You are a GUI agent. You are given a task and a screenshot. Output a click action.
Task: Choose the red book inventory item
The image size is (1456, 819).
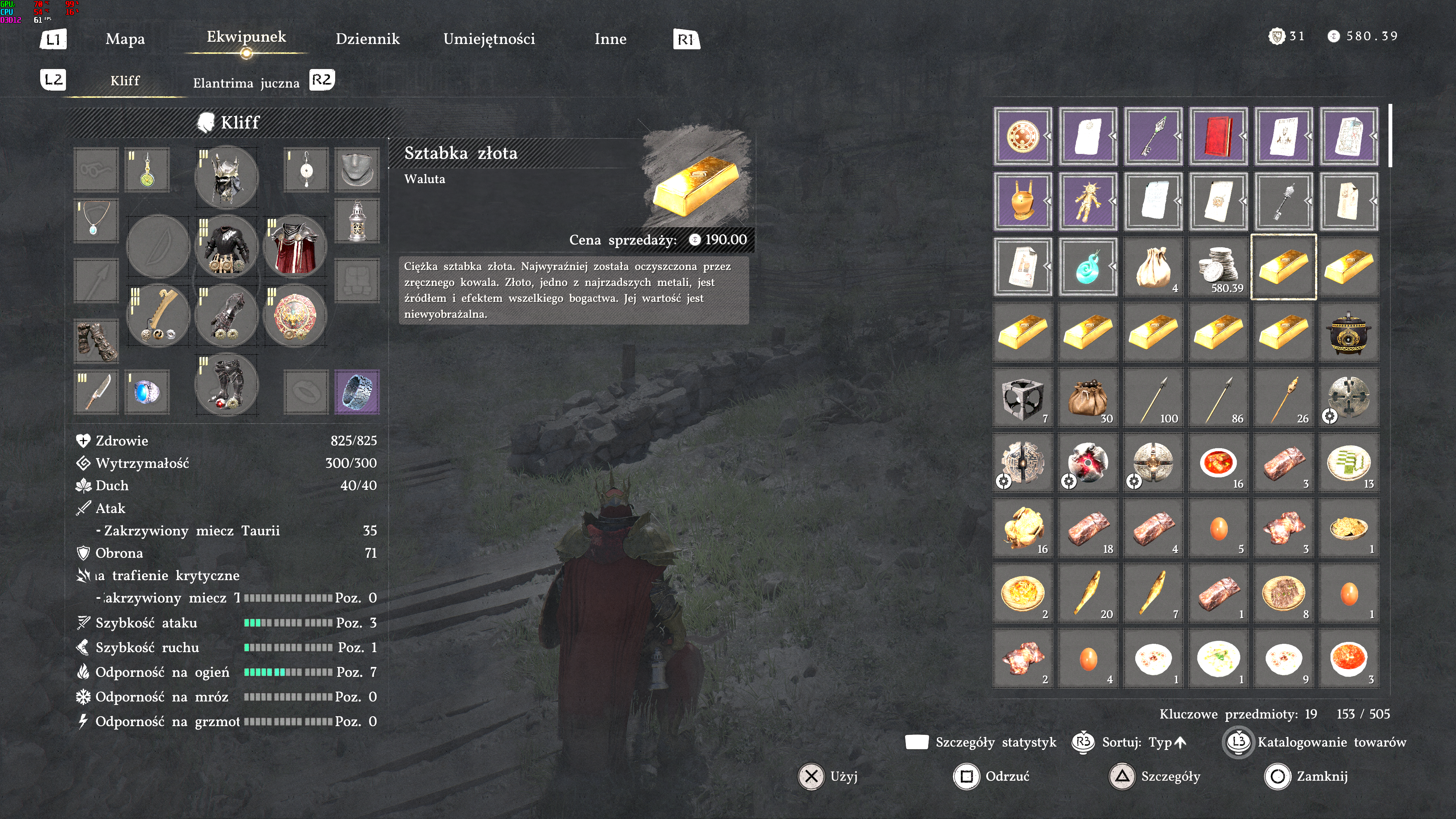pos(1218,136)
